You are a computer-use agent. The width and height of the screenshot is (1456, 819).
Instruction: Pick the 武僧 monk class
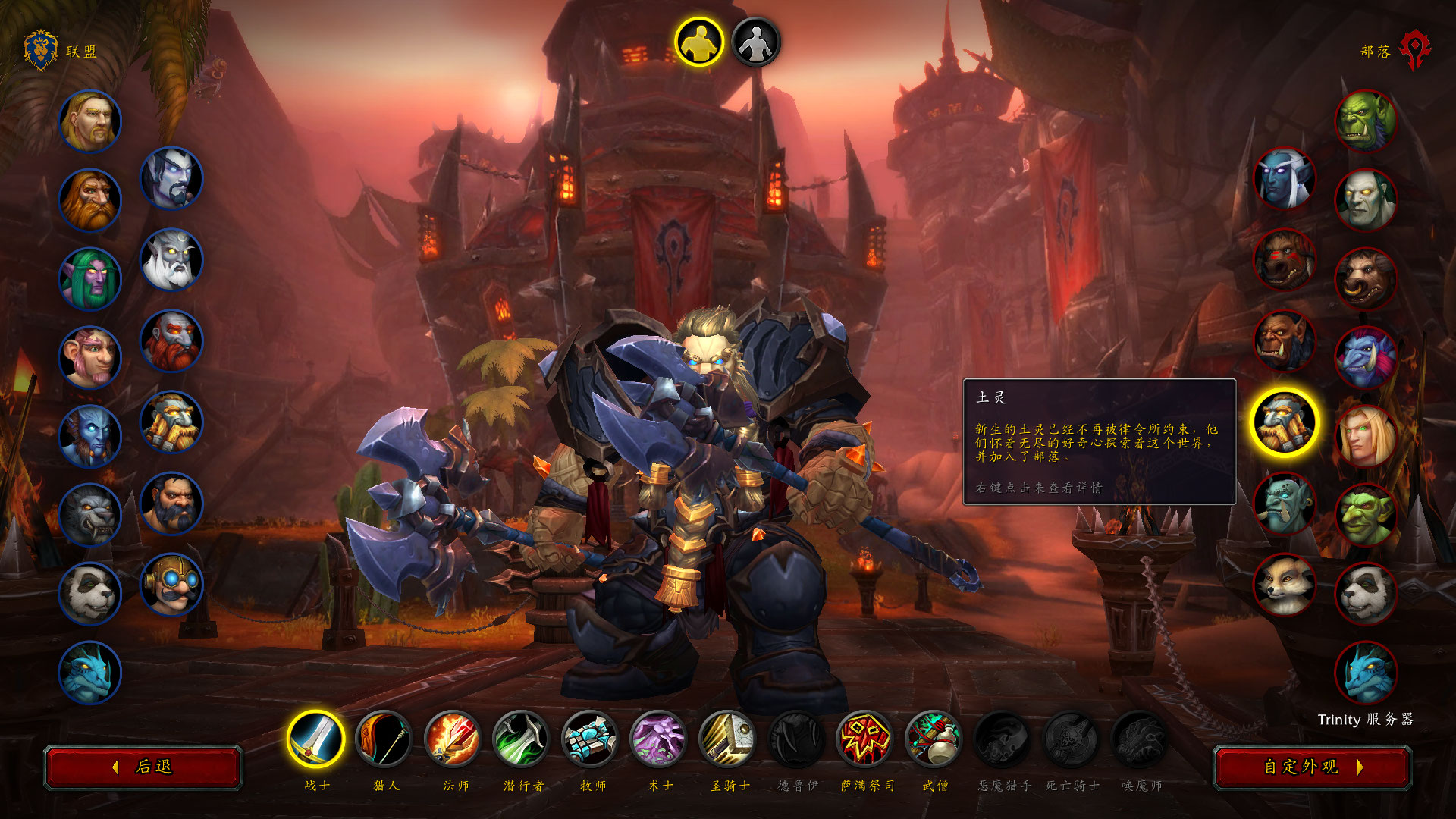click(x=934, y=739)
